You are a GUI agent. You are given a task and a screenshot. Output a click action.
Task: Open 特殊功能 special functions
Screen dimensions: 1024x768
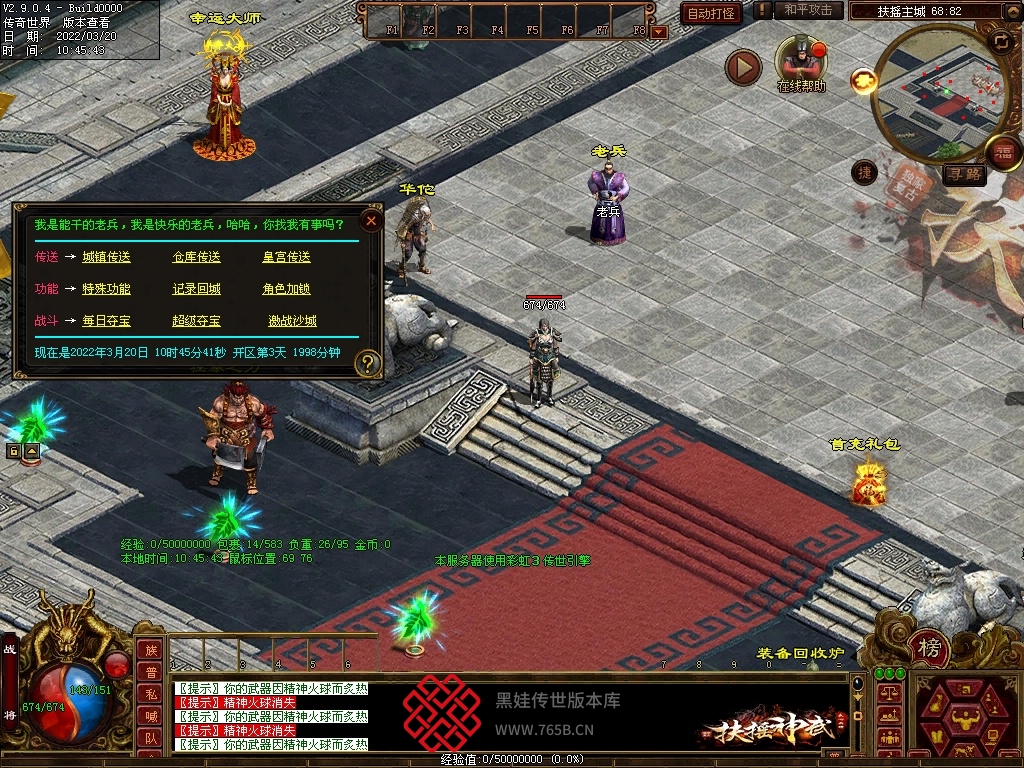pos(106,289)
